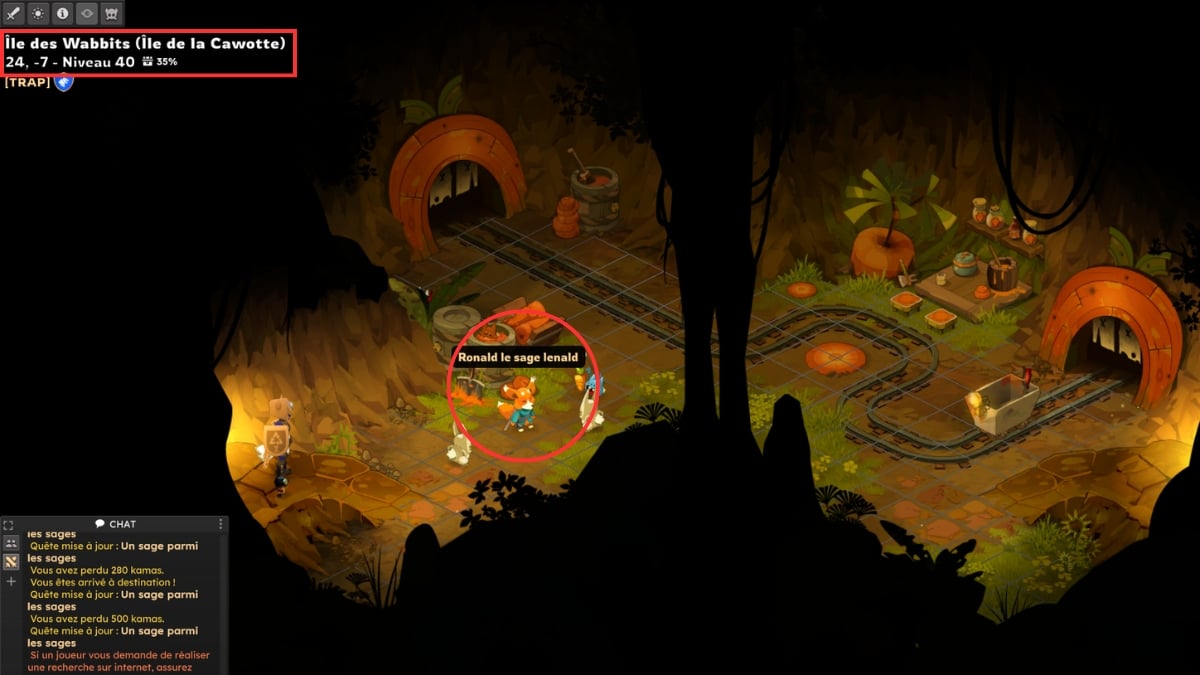Viewport: 1200px width, 675px height.
Task: Open the chat three-dot options menu
Action: [221, 524]
